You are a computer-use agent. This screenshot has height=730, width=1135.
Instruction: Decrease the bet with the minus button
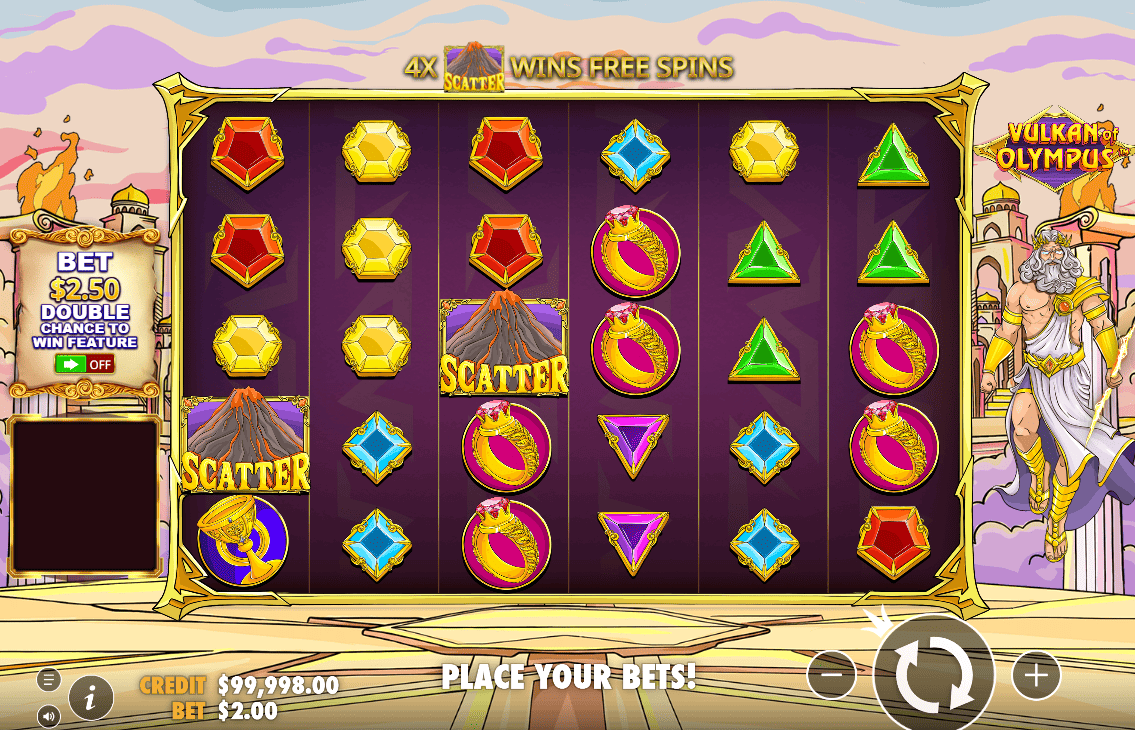pos(832,676)
